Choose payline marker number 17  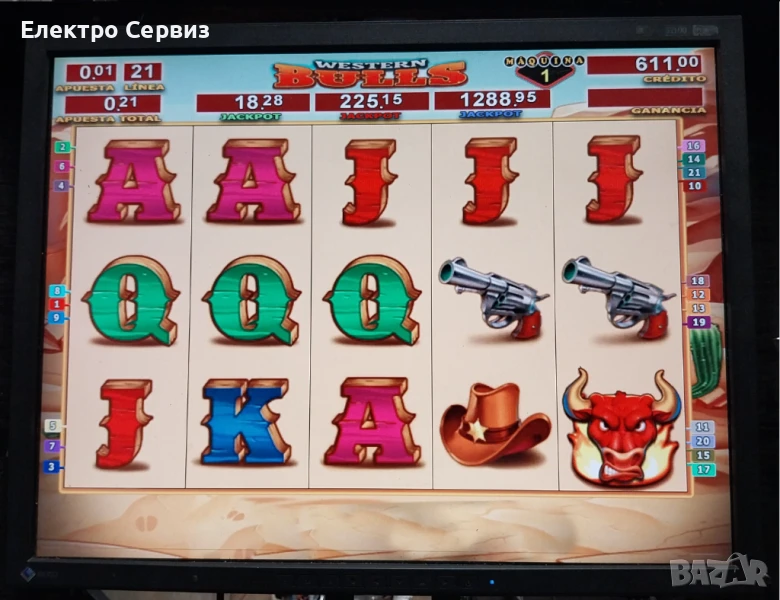pos(704,469)
